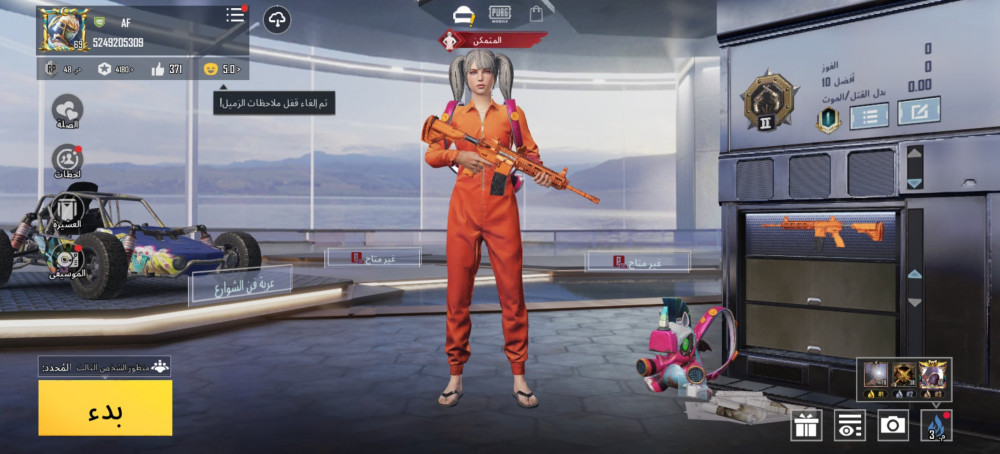Open the music player icon
Image resolution: width=1000 pixels, height=454 pixels.
point(67,258)
